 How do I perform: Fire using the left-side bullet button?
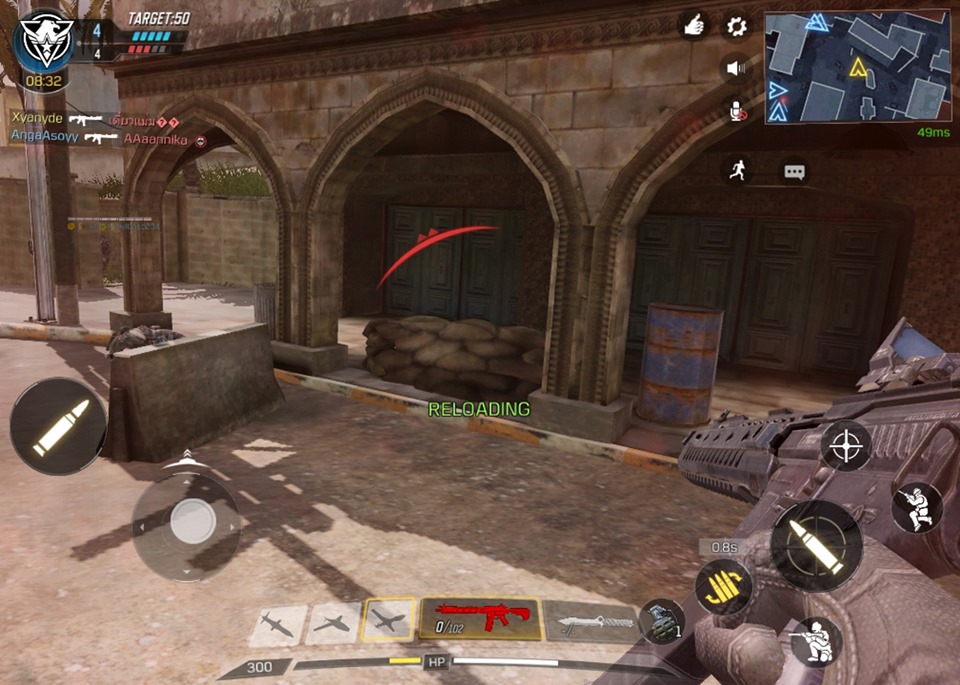[59, 426]
